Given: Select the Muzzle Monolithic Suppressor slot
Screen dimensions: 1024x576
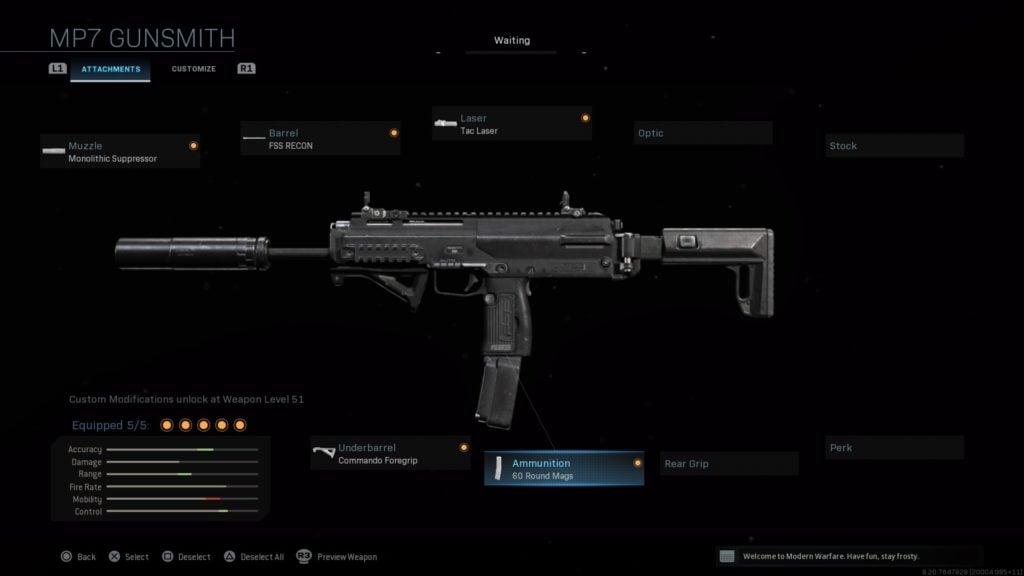Looking at the screenshot, I should click(x=120, y=152).
